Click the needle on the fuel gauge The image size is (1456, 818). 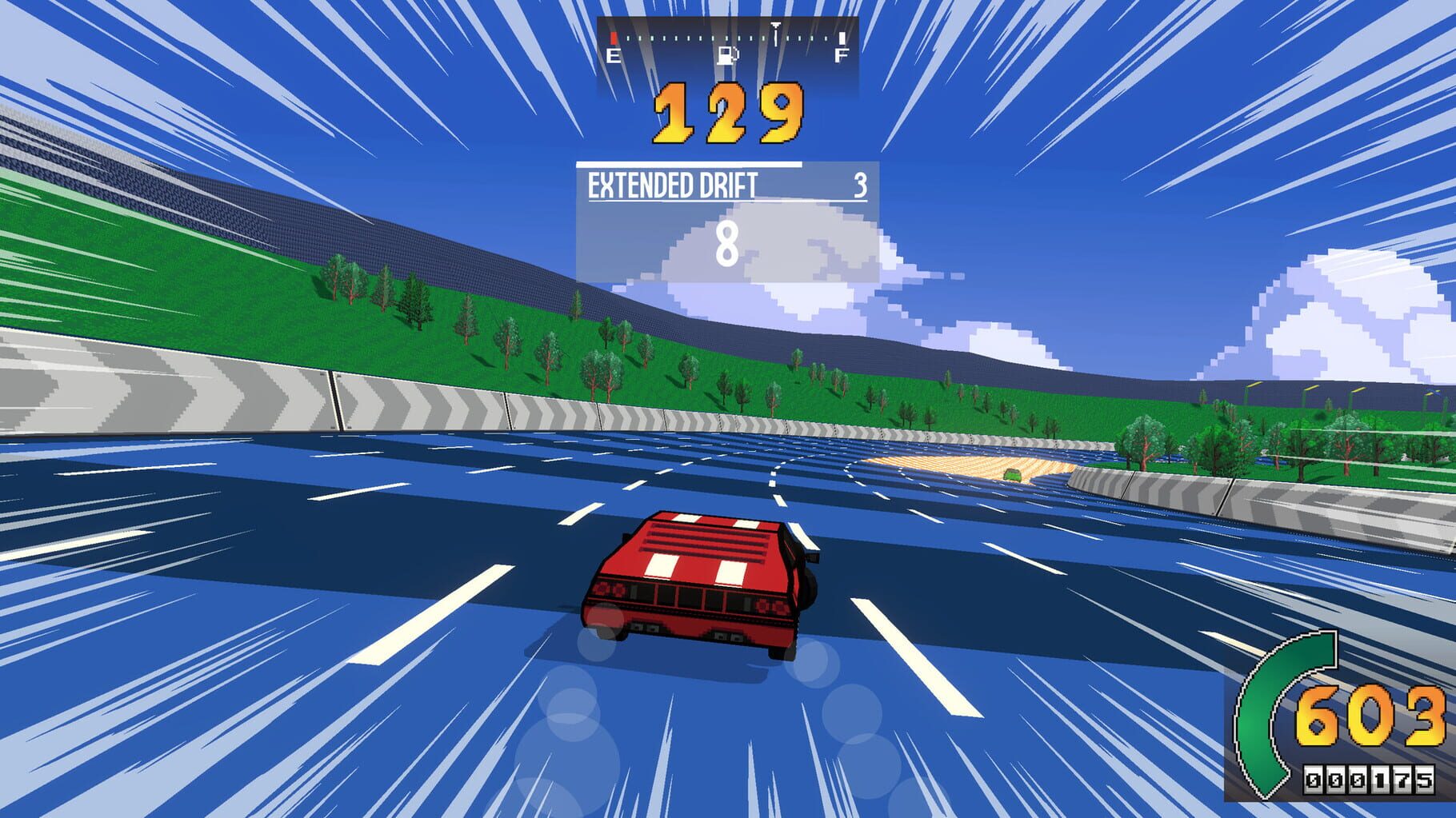(x=775, y=34)
